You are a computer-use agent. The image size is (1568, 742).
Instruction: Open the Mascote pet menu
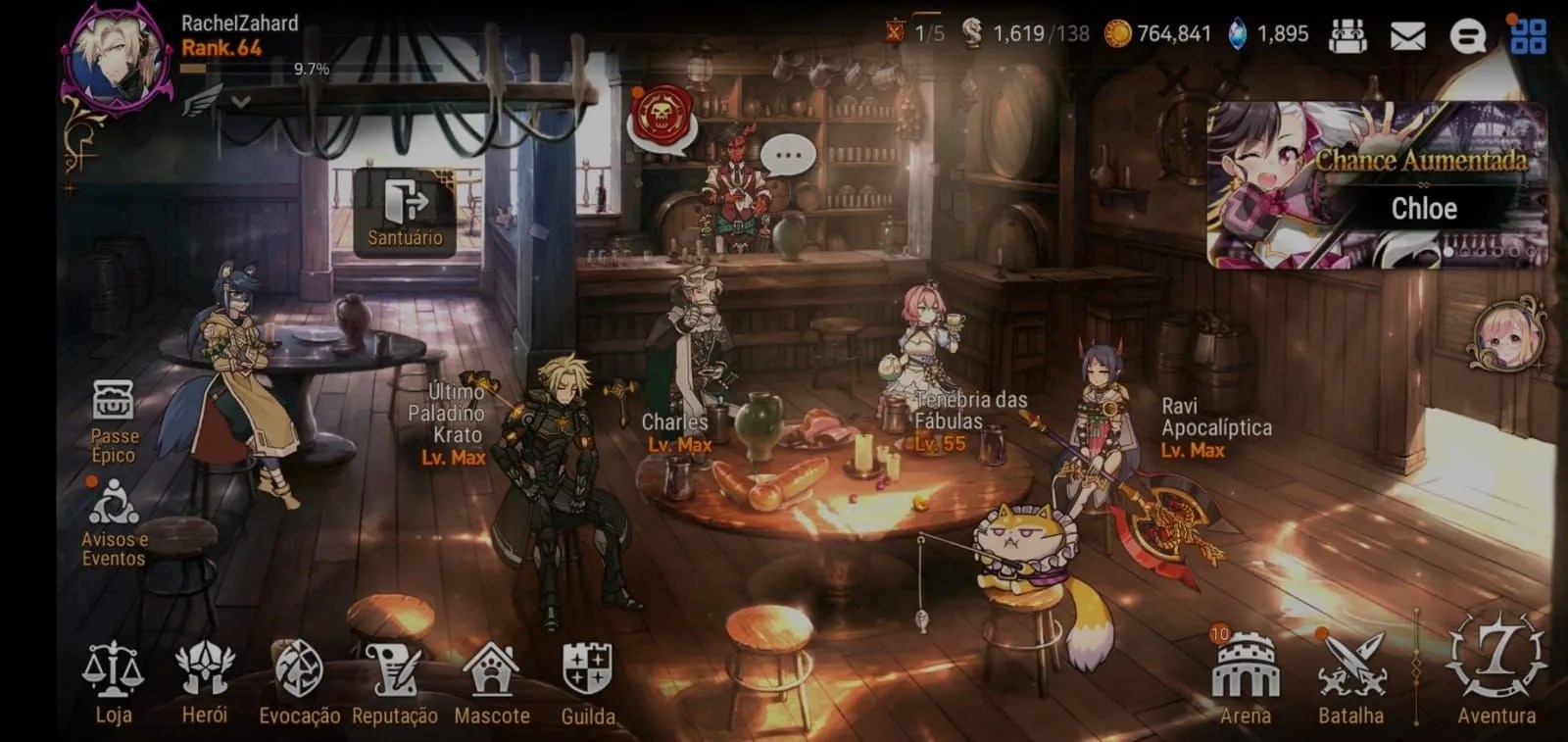click(491, 682)
